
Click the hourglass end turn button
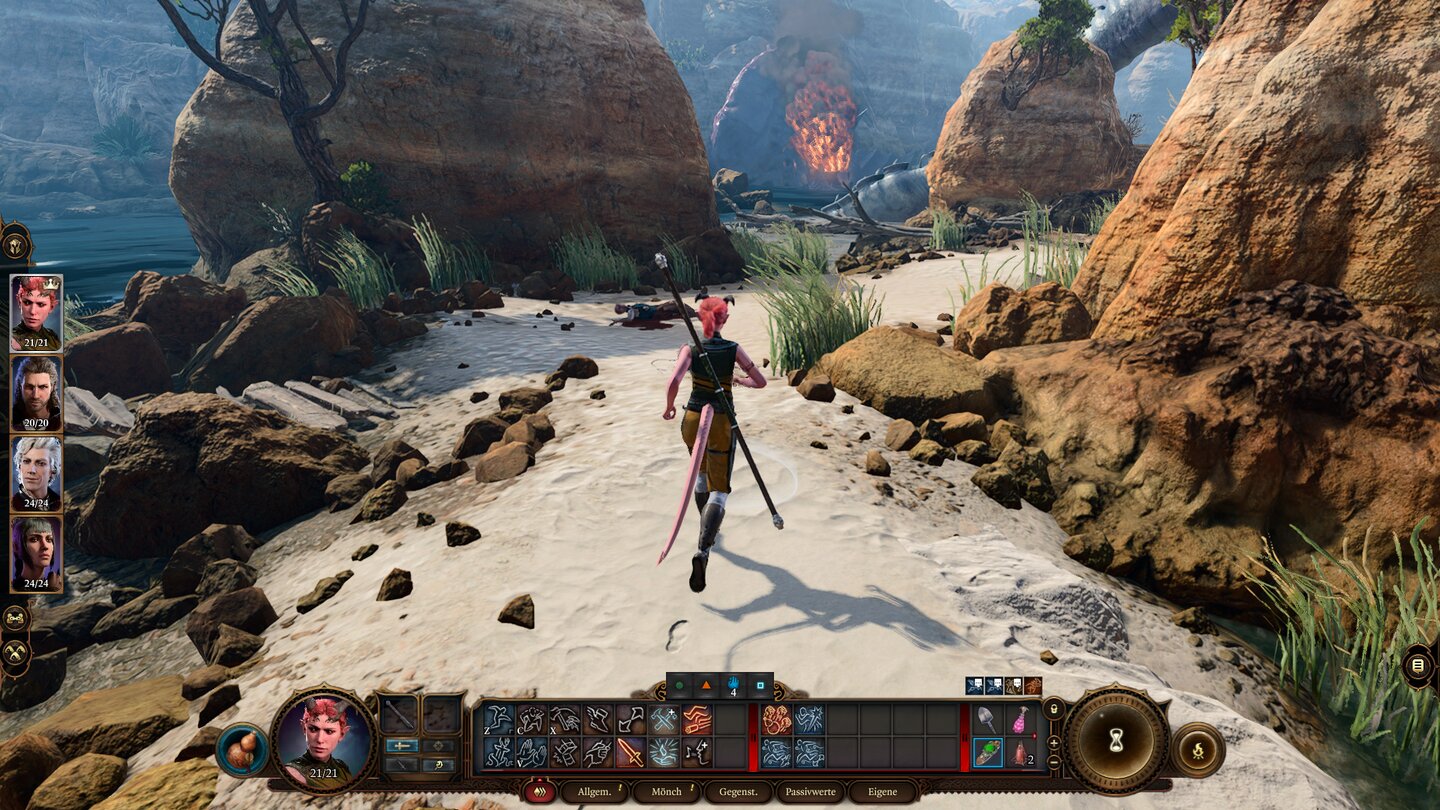[x=1116, y=740]
